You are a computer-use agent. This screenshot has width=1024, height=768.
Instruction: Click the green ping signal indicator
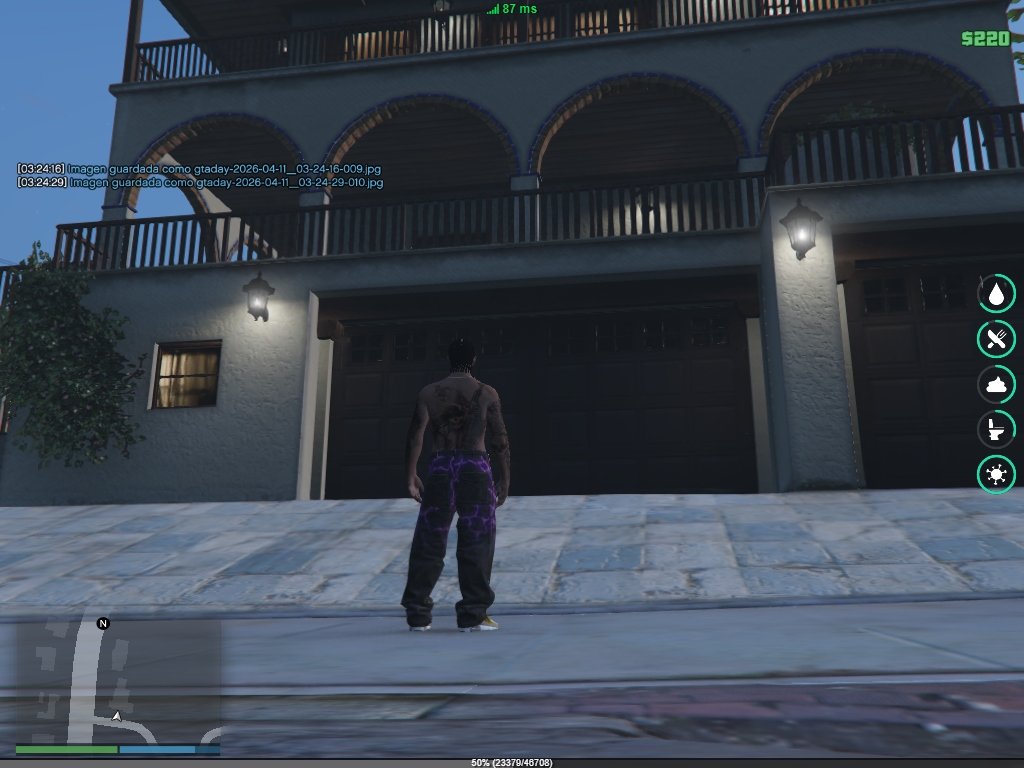[492, 9]
